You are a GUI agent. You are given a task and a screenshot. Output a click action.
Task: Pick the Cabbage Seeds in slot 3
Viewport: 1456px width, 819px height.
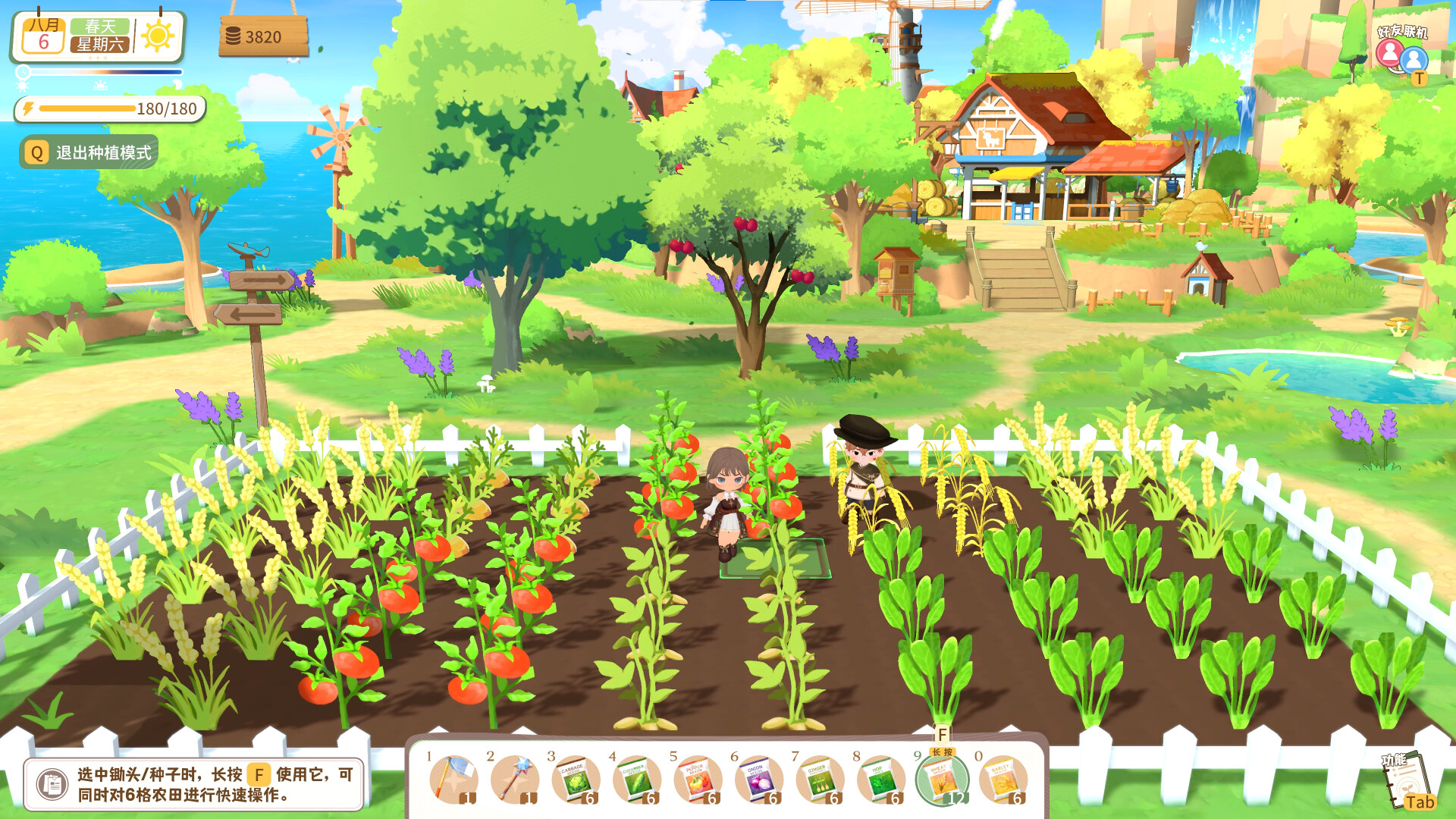point(576,781)
